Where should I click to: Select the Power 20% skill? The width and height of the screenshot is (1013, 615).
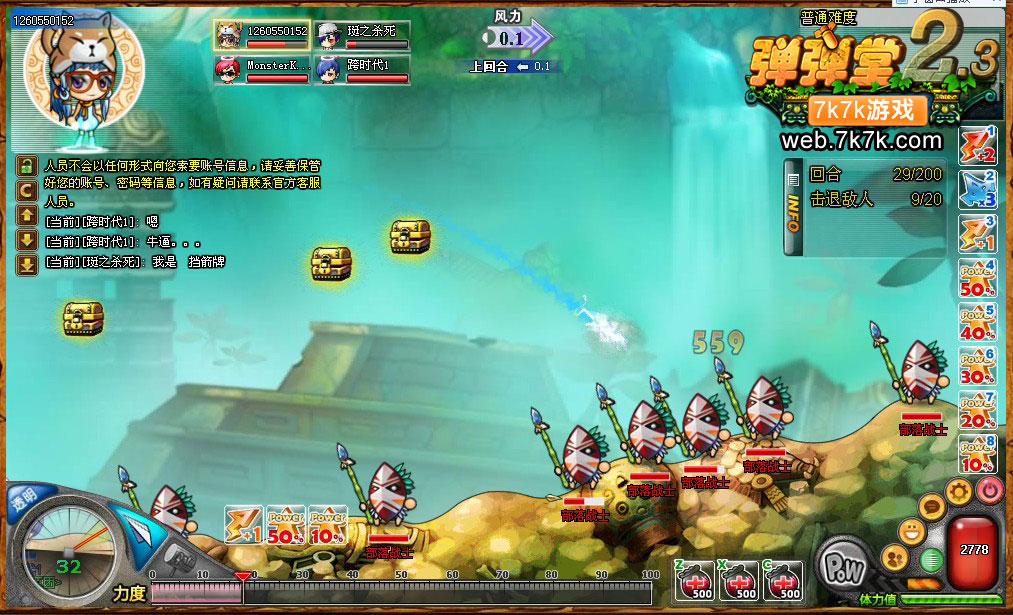pos(977,412)
